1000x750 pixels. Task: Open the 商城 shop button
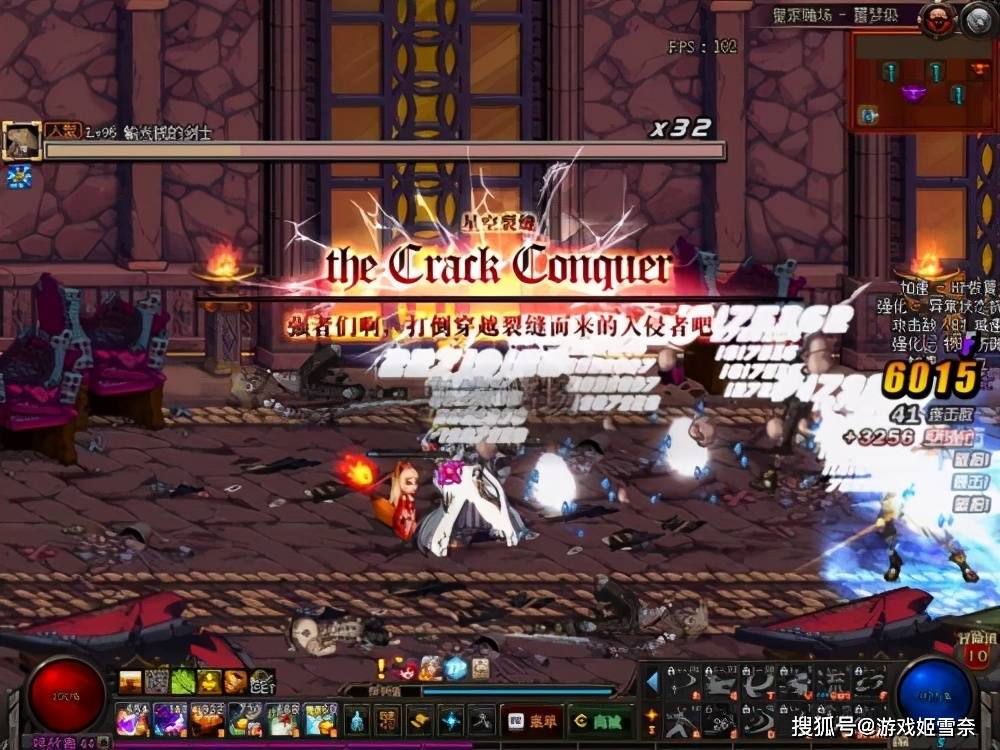pyautogui.click(x=600, y=719)
